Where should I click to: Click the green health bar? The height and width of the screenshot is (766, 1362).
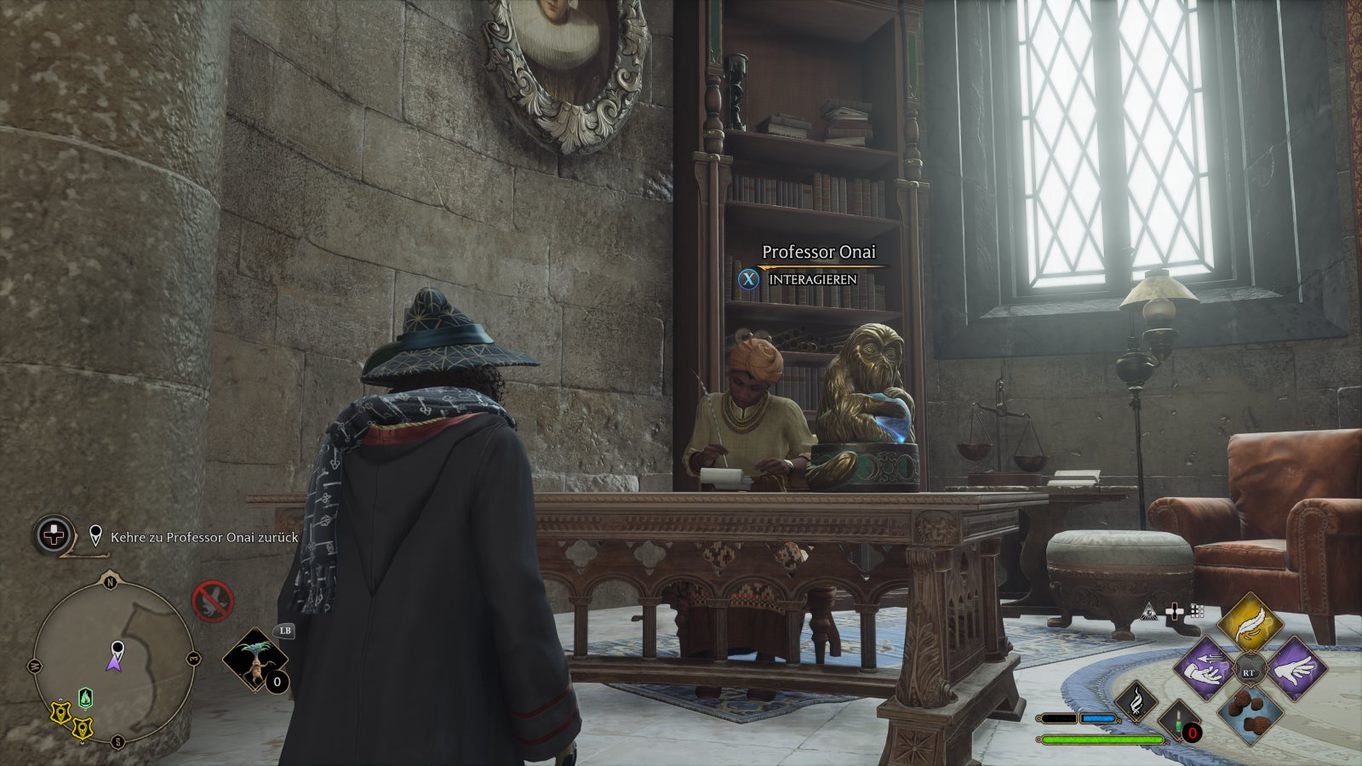point(1102,738)
